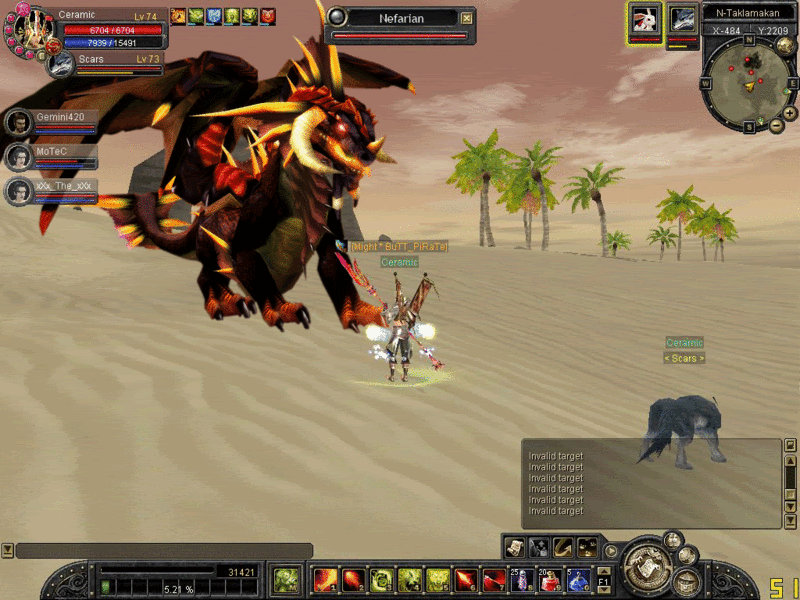Click the green beast icon left of hotbar

[287, 580]
